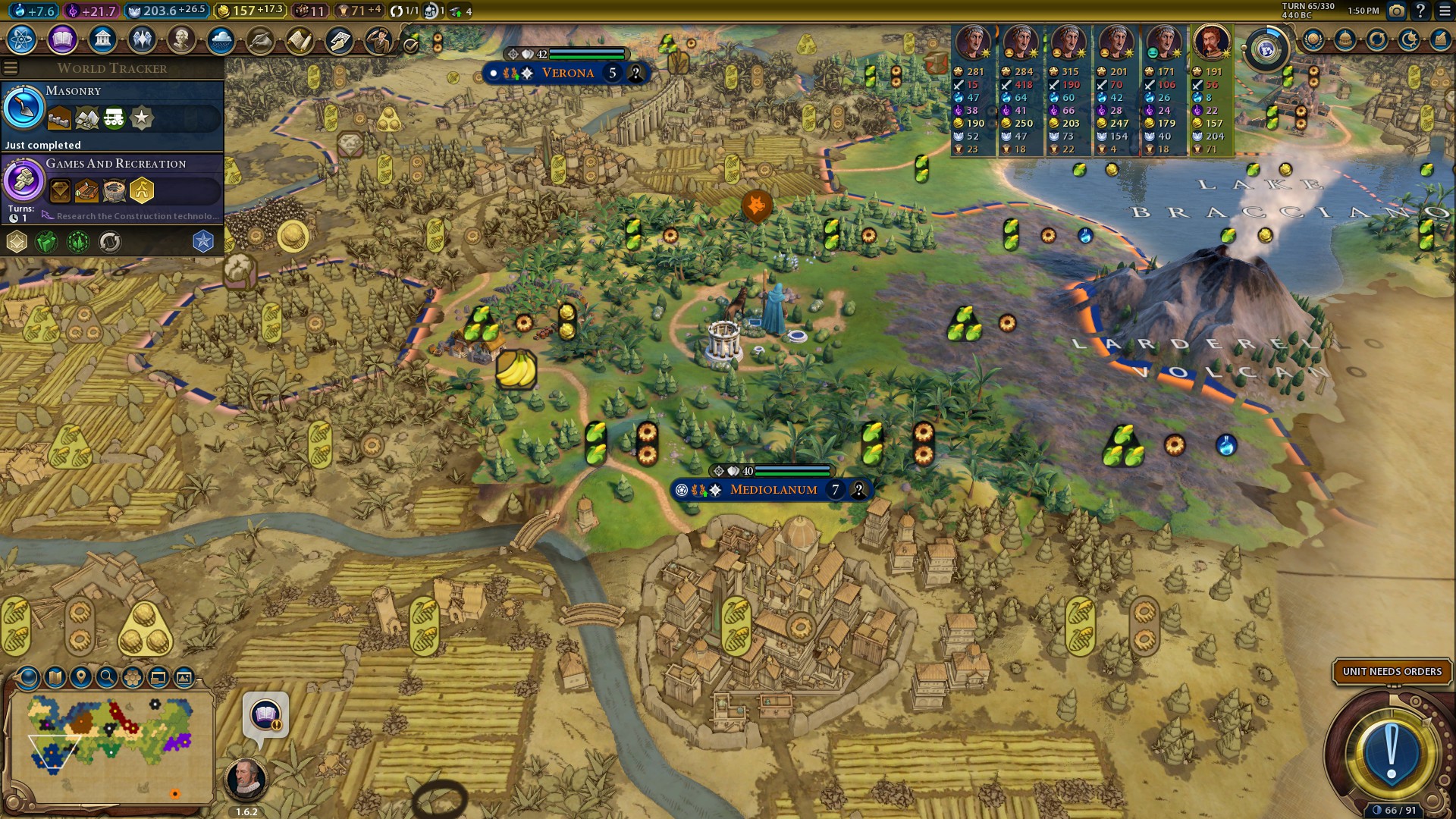Click the Unit Needs Orders button

[1392, 672]
